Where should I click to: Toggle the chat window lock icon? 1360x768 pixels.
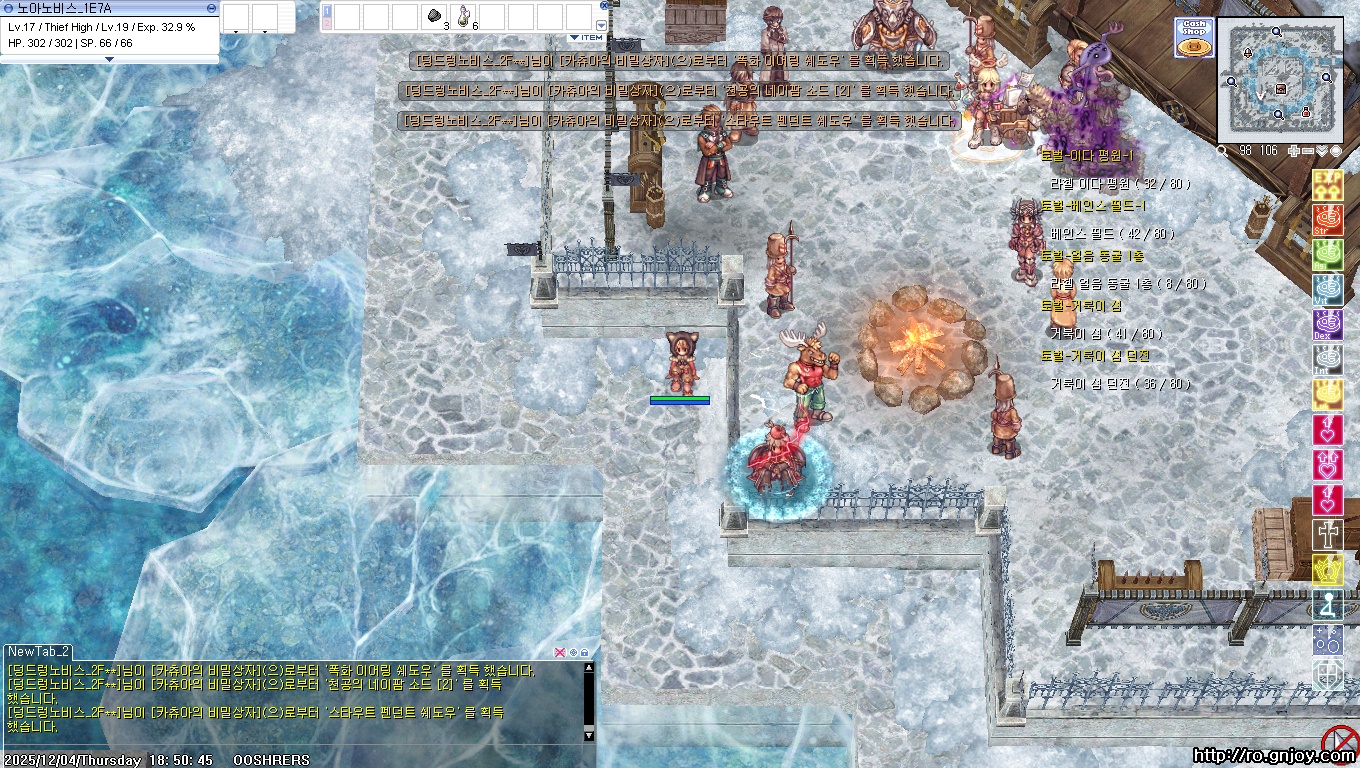[584, 652]
